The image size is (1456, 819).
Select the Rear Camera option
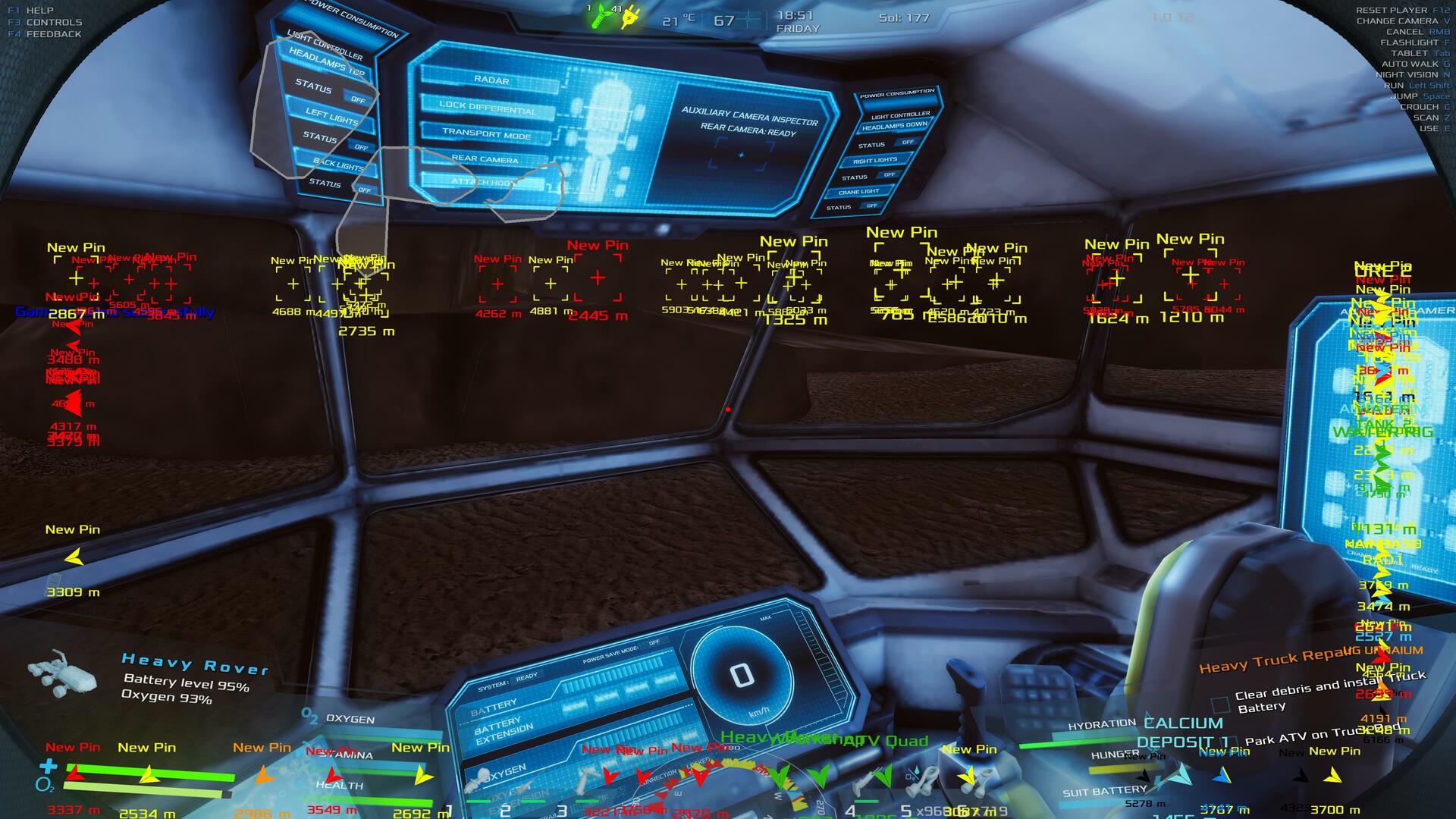[485, 159]
